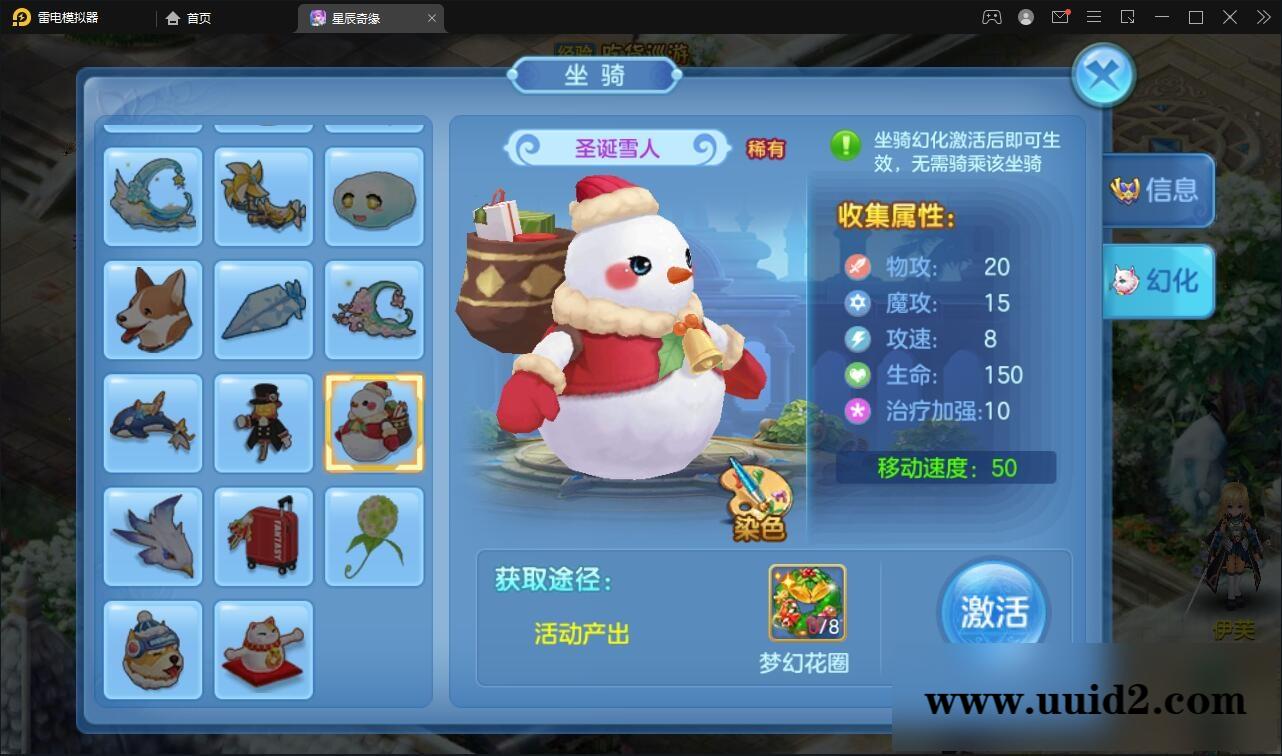Select the gentleman doll mount icon
This screenshot has height=756, width=1282.
263,423
